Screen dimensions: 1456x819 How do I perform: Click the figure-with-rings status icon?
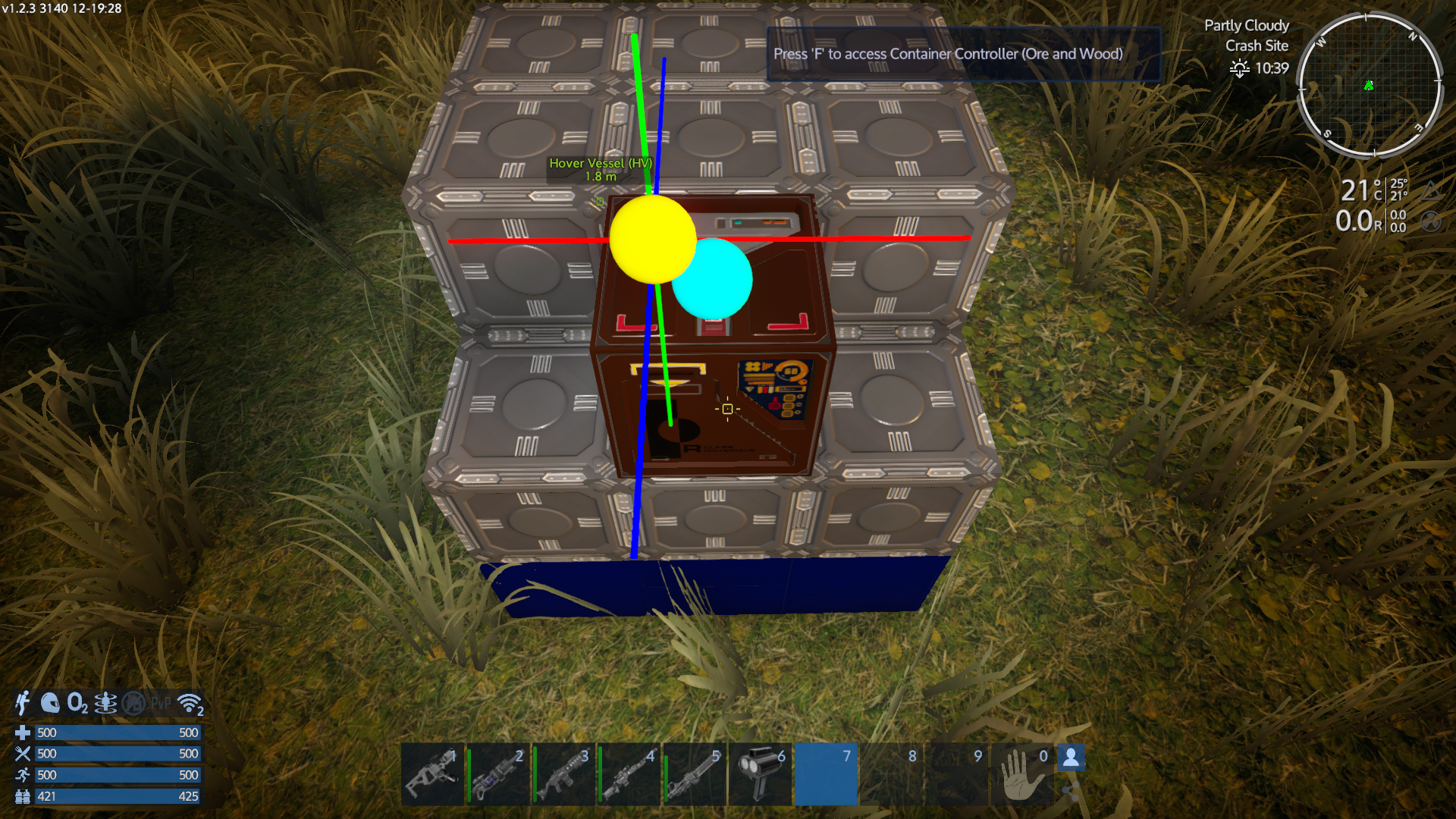point(105,704)
